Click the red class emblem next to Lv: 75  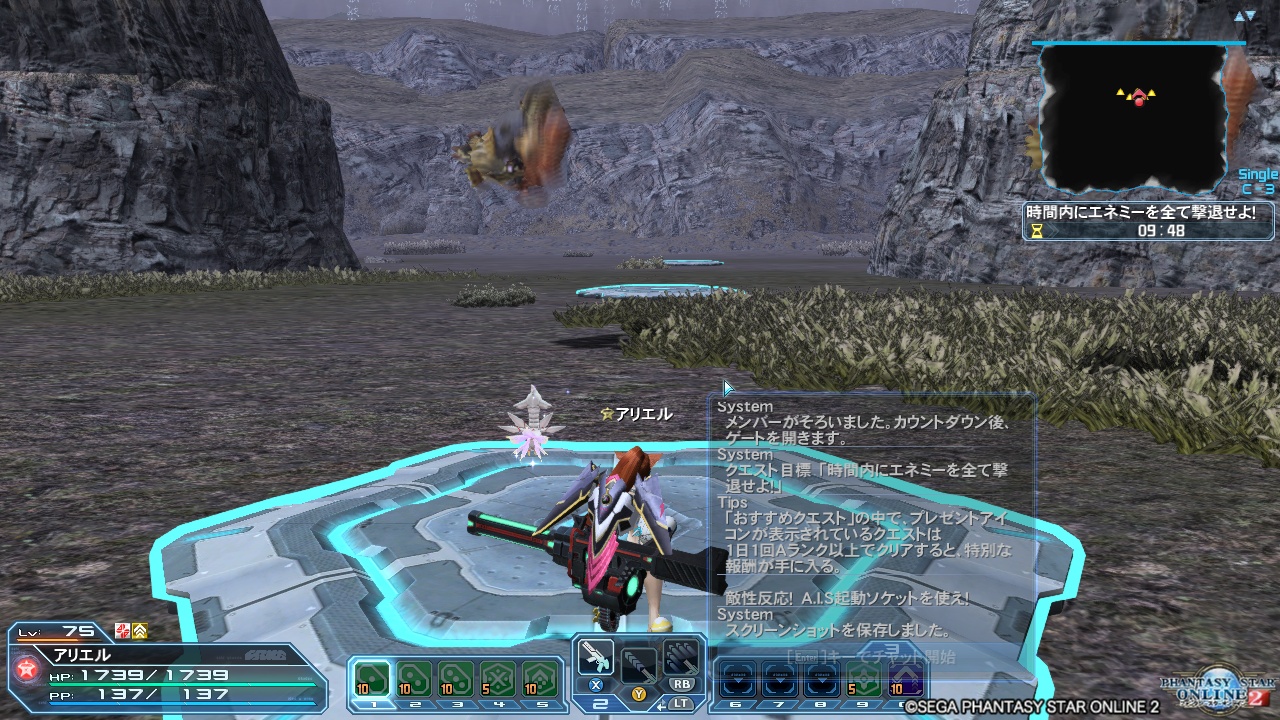click(124, 630)
